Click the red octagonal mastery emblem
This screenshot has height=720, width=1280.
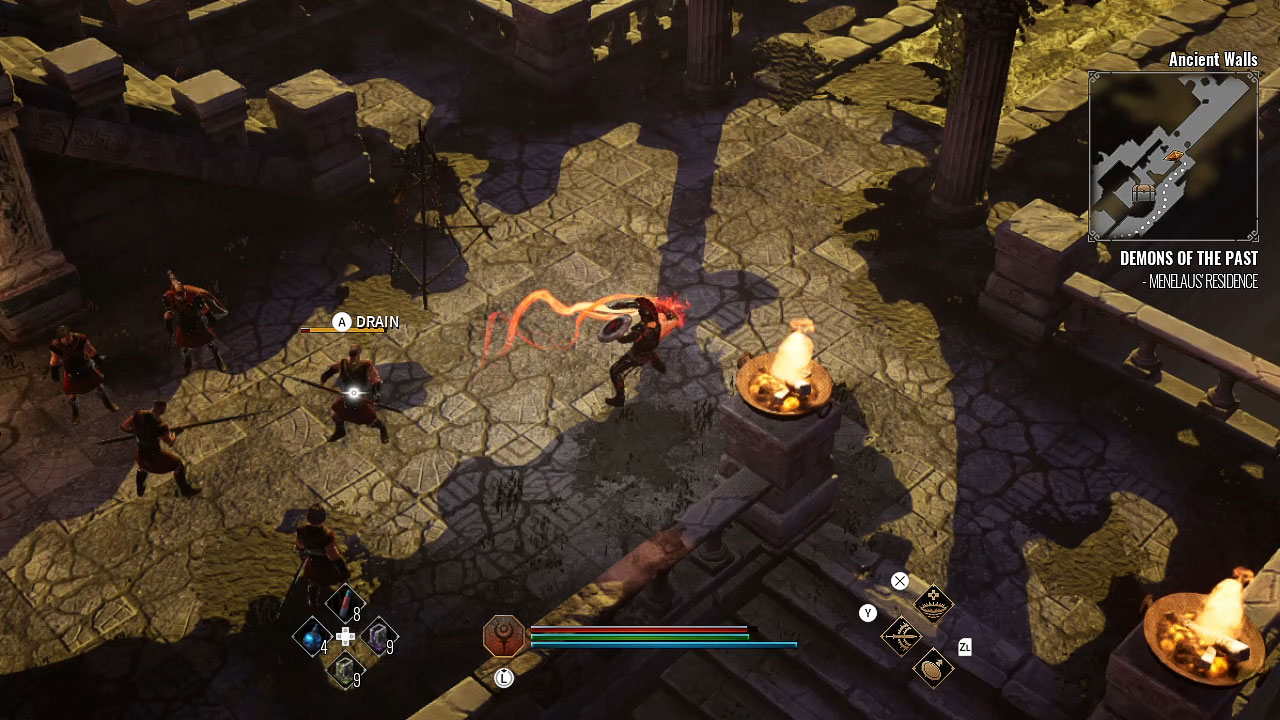click(506, 637)
